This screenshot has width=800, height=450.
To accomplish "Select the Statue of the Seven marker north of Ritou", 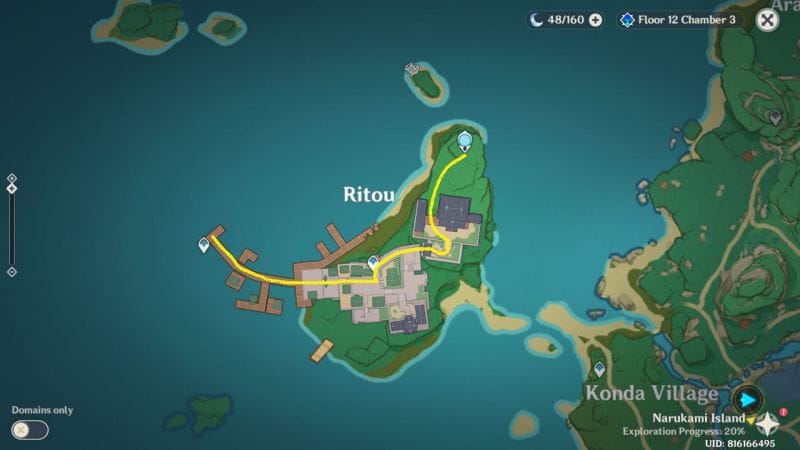I will tap(464, 141).
